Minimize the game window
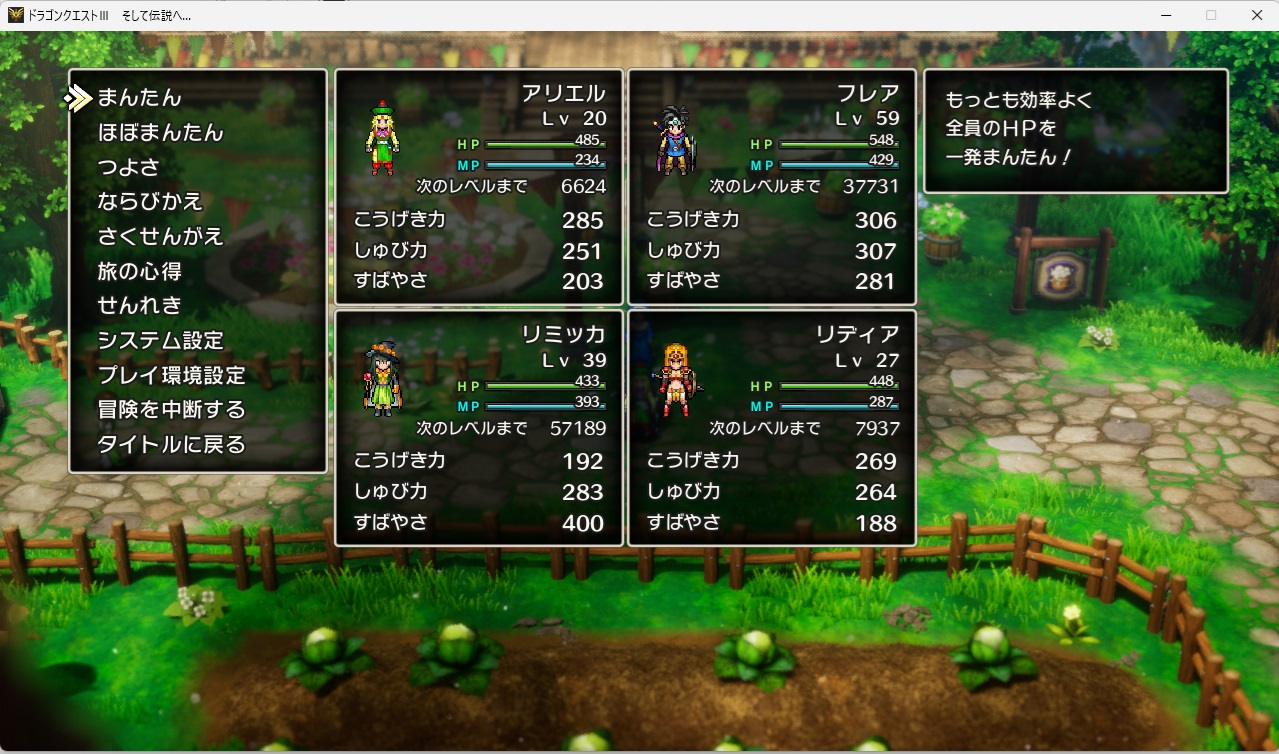The width and height of the screenshot is (1279, 754). (1166, 15)
